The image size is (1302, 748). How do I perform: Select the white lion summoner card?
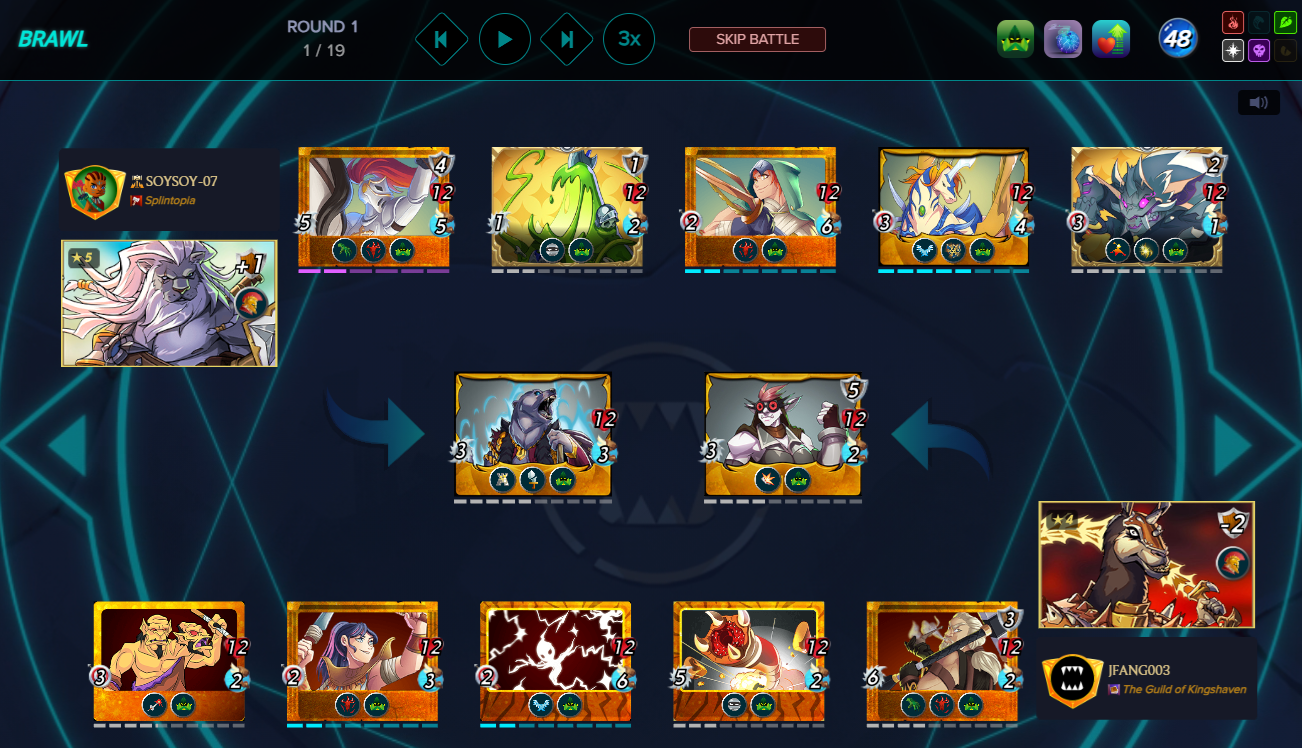(x=169, y=303)
